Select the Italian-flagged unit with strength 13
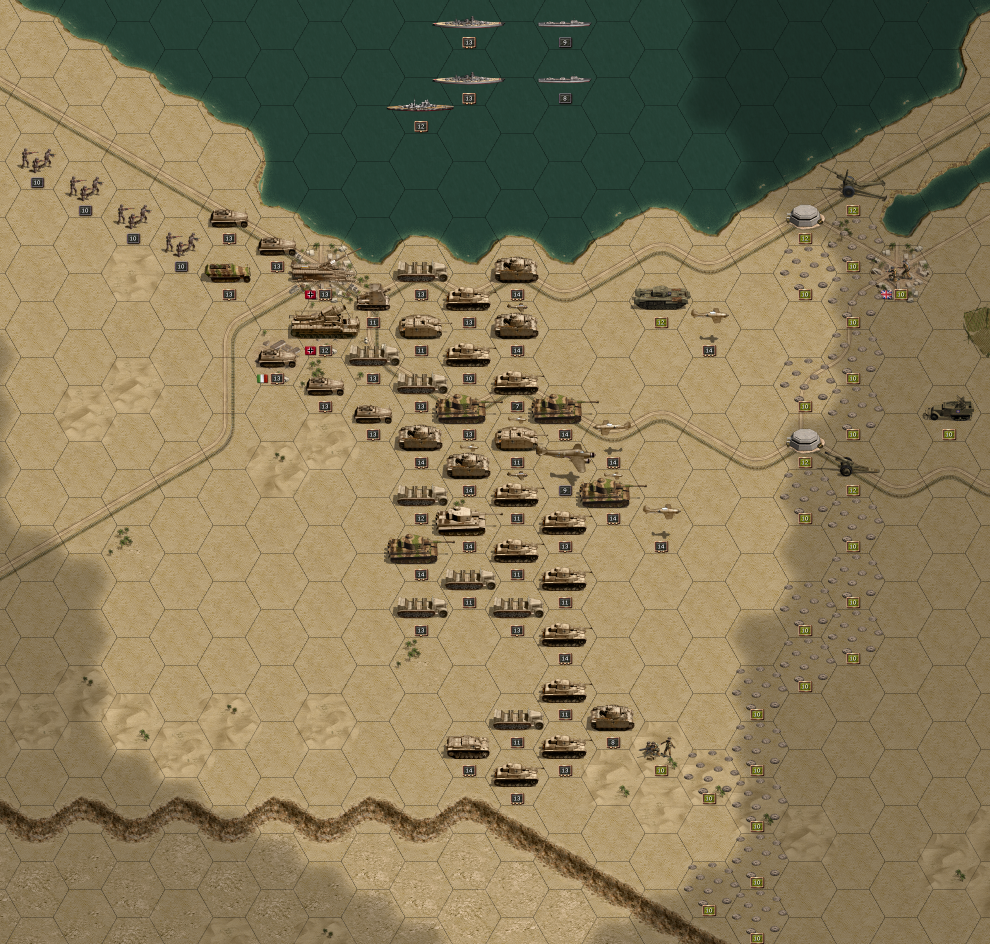This screenshot has width=990, height=944. click(277, 357)
